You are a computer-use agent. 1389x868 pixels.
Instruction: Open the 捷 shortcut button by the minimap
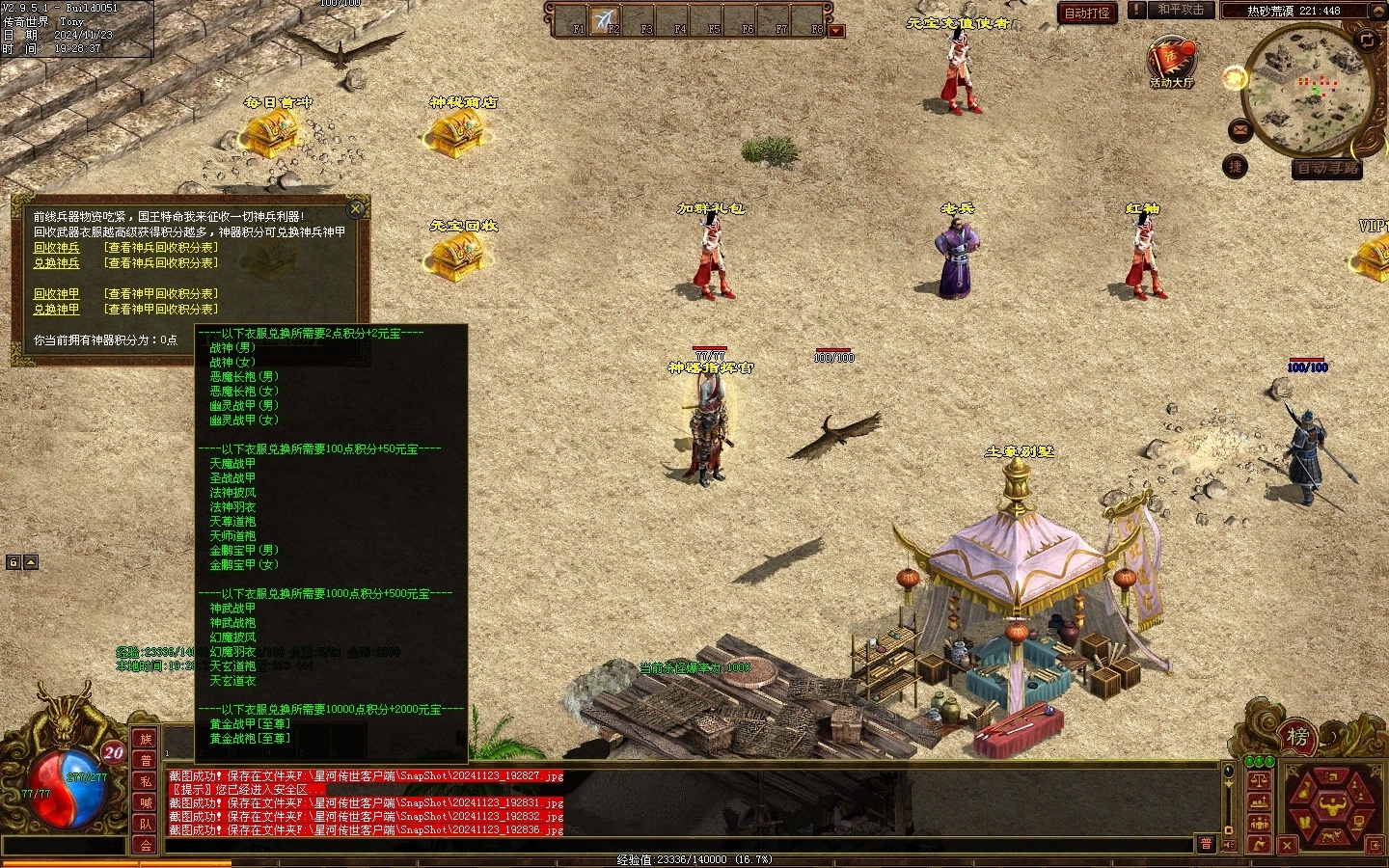point(1235,167)
